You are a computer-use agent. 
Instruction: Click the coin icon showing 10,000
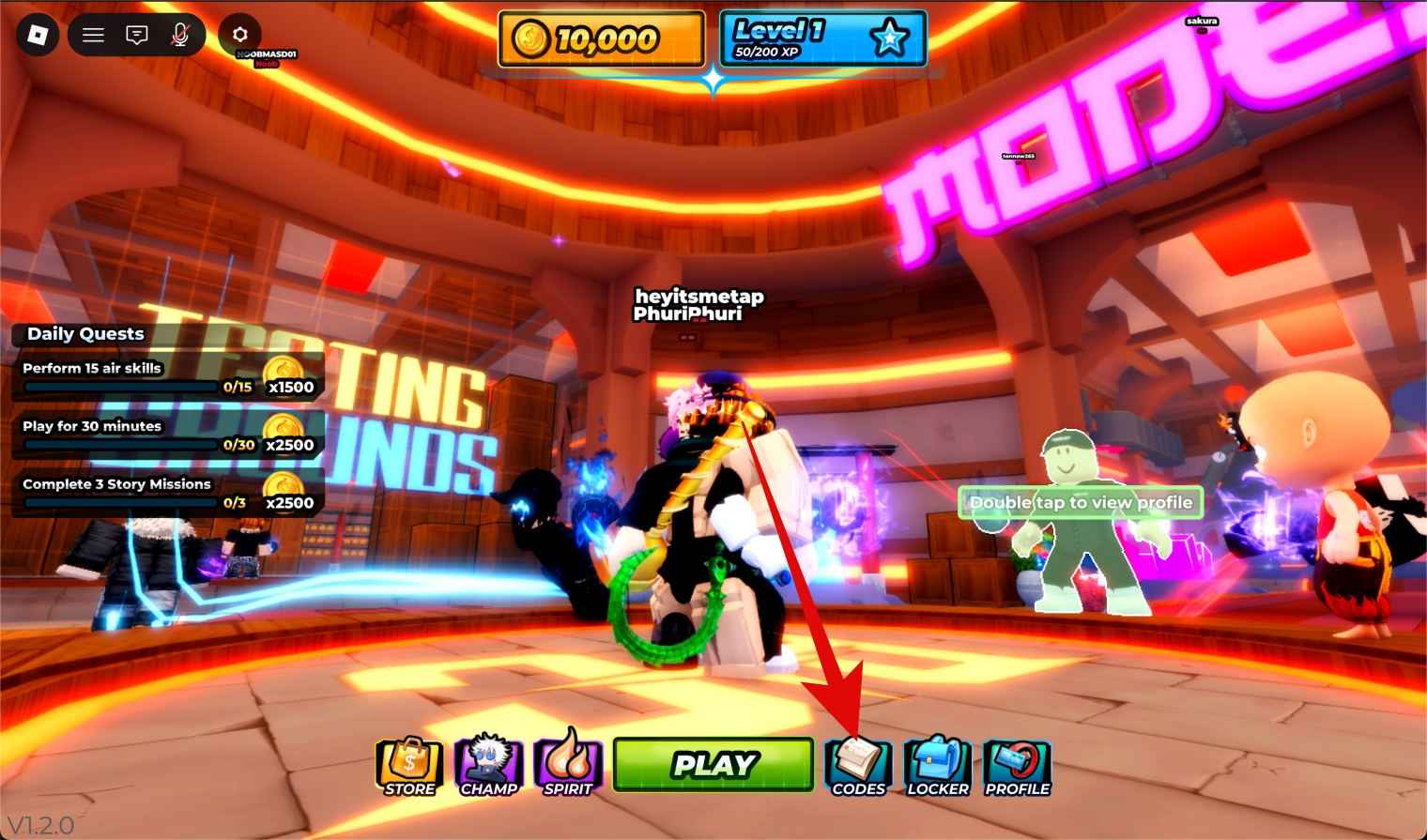[532, 39]
